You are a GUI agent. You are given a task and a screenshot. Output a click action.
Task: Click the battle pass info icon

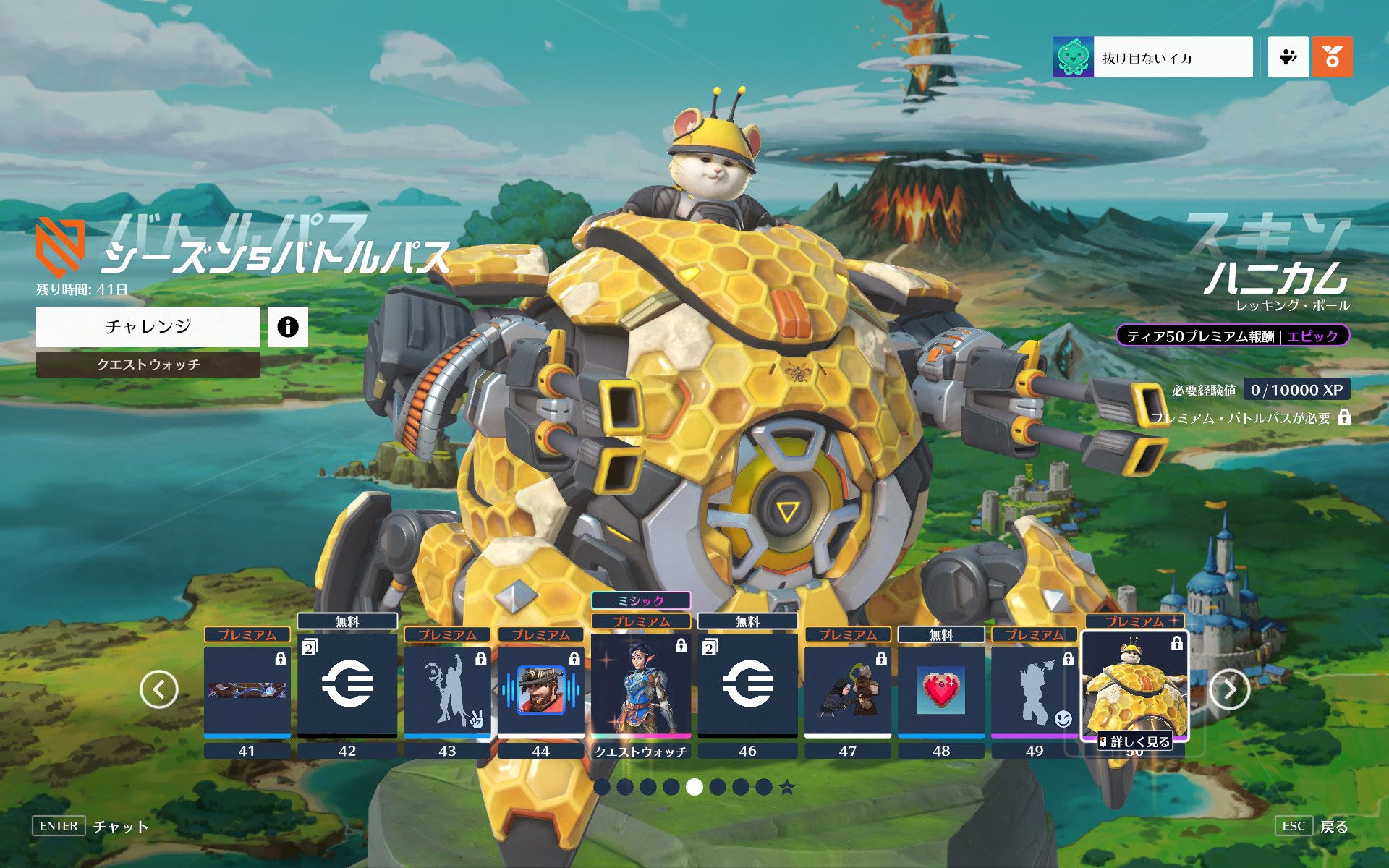(x=288, y=327)
